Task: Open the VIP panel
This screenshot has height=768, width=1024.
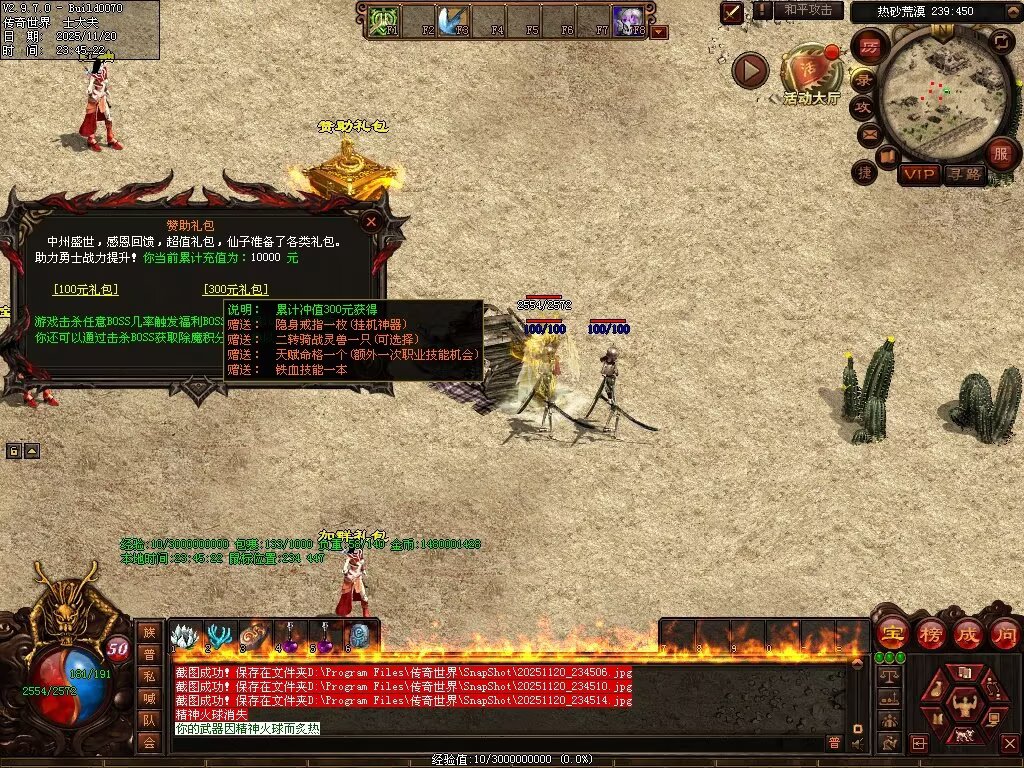Action: click(919, 174)
